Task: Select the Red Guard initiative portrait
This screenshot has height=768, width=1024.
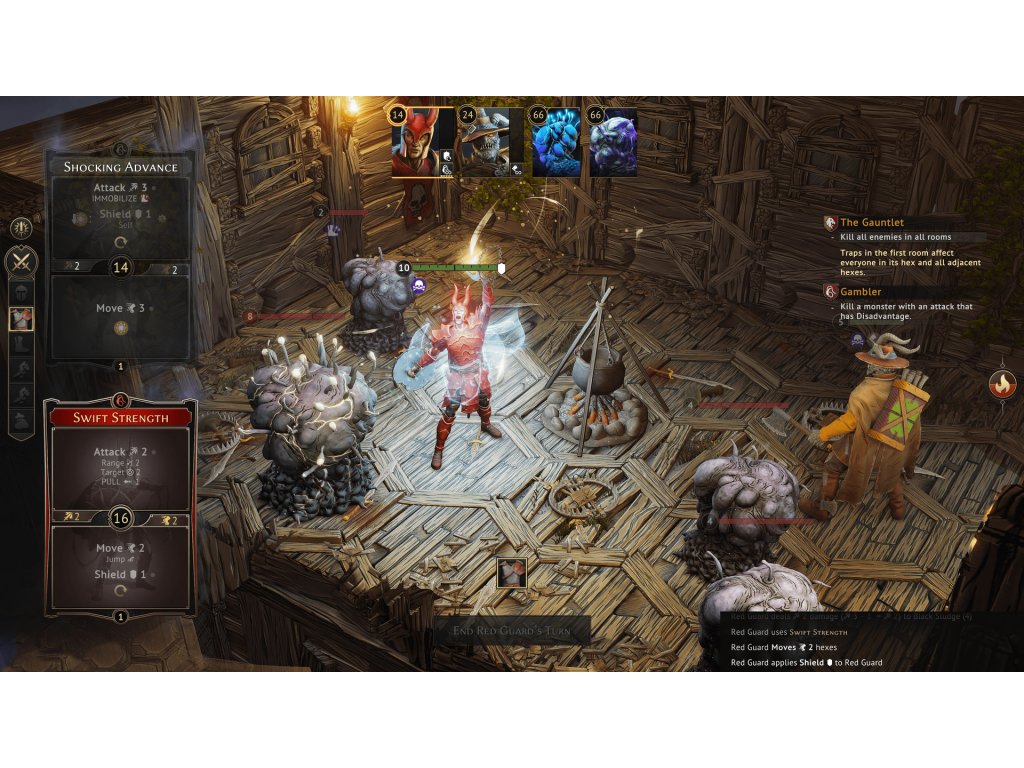Action: [422, 142]
